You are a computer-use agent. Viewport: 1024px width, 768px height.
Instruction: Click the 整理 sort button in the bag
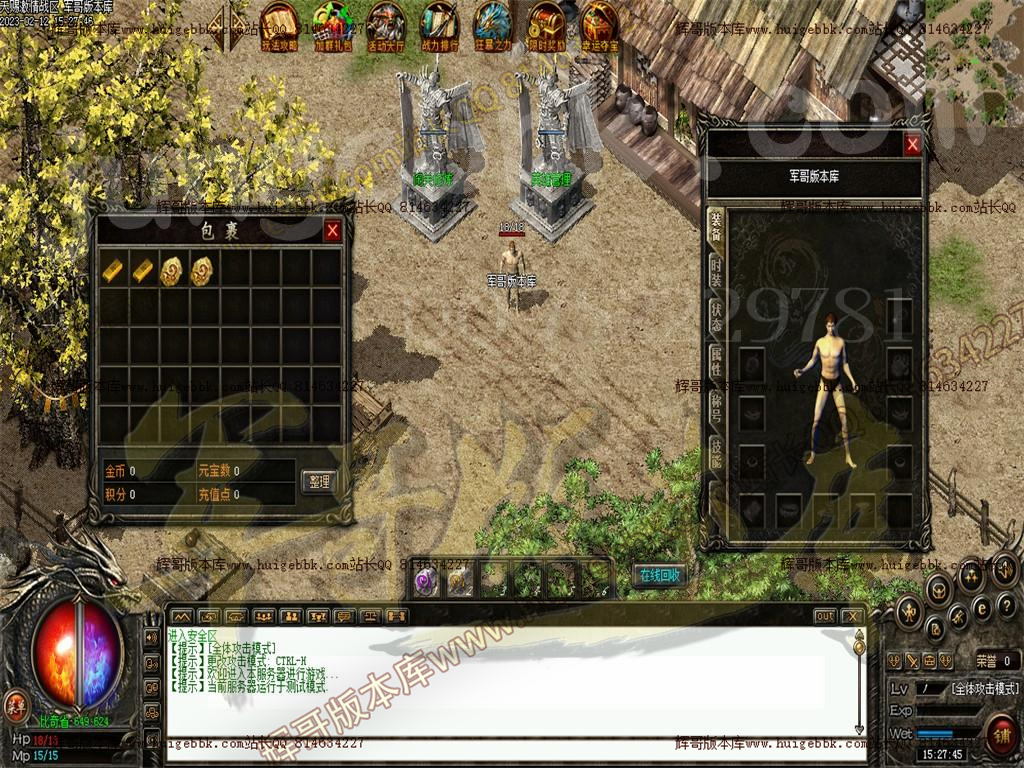click(x=318, y=482)
